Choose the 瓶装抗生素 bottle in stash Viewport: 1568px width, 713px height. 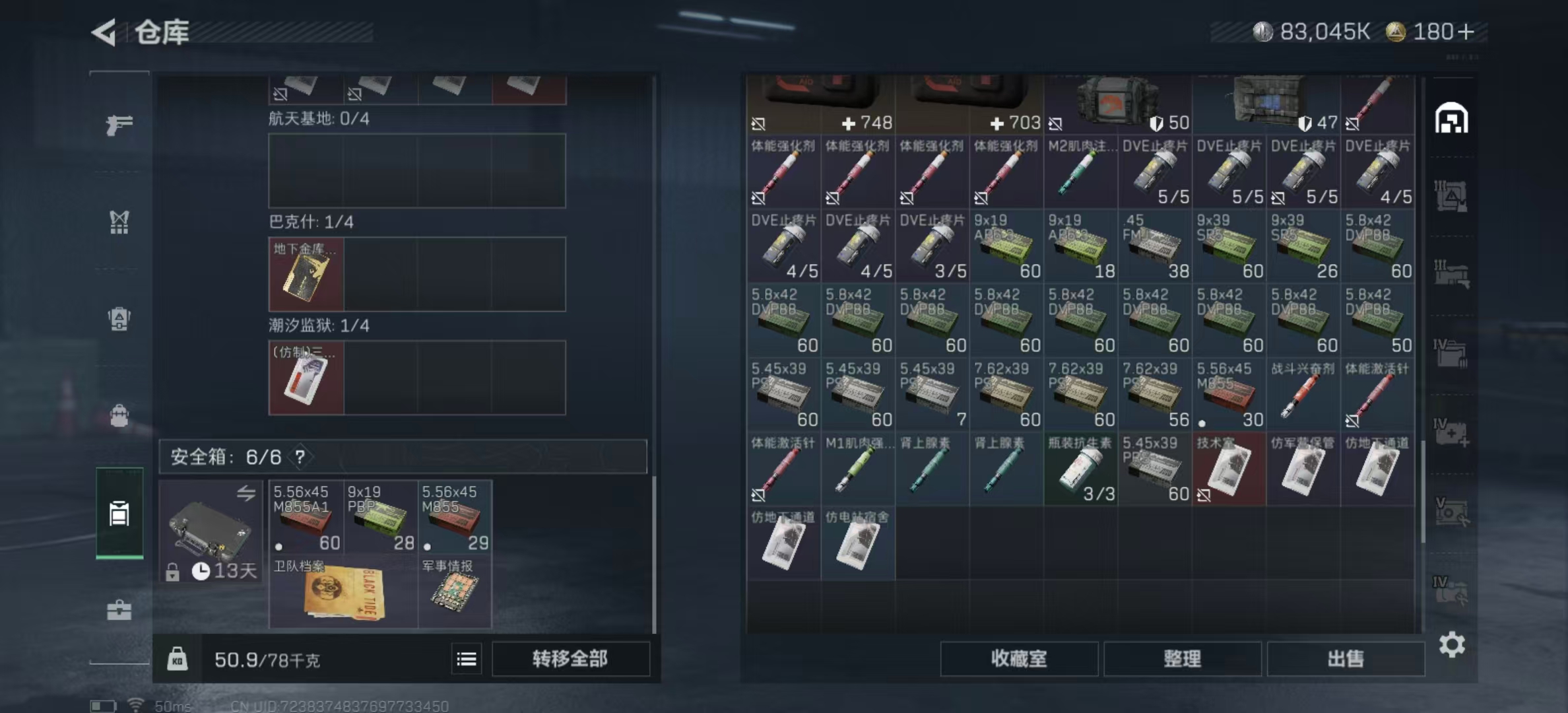1080,469
